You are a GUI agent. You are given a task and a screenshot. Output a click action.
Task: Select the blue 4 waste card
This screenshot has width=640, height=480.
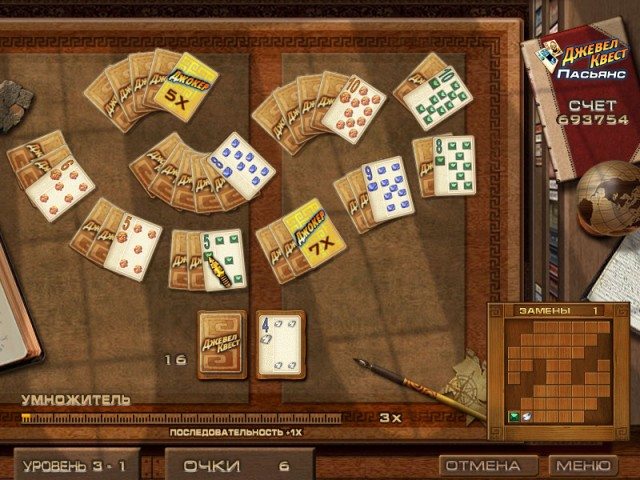coord(280,343)
